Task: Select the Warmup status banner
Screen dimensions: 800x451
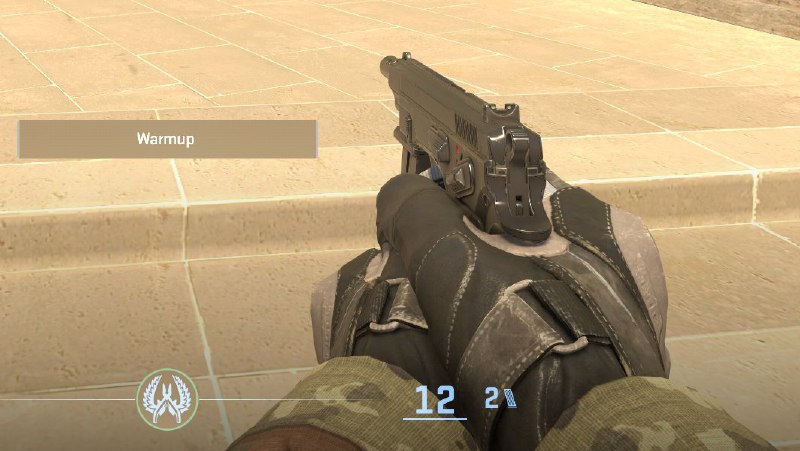Action: [x=167, y=139]
